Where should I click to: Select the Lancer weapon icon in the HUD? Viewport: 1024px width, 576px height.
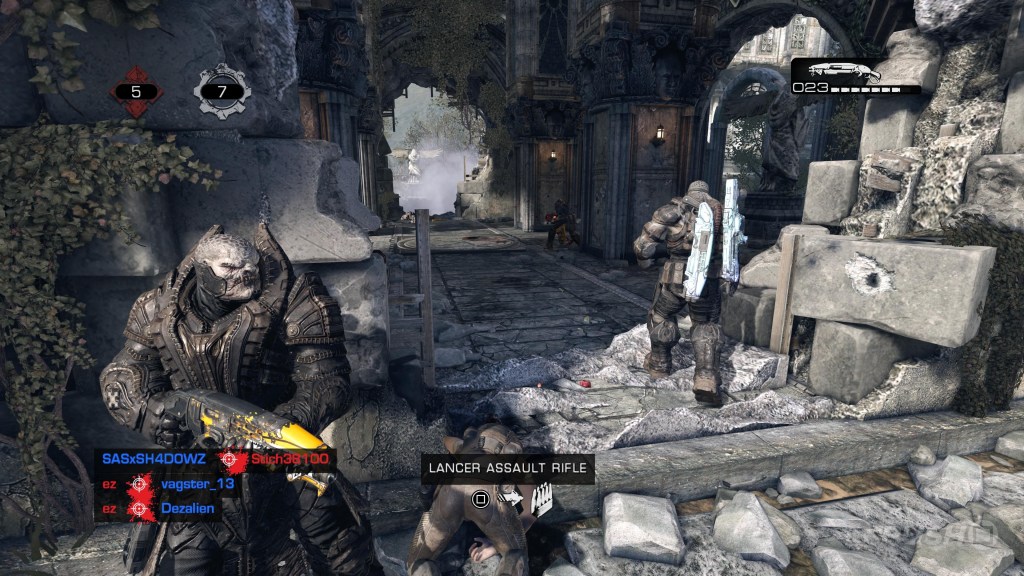point(844,72)
